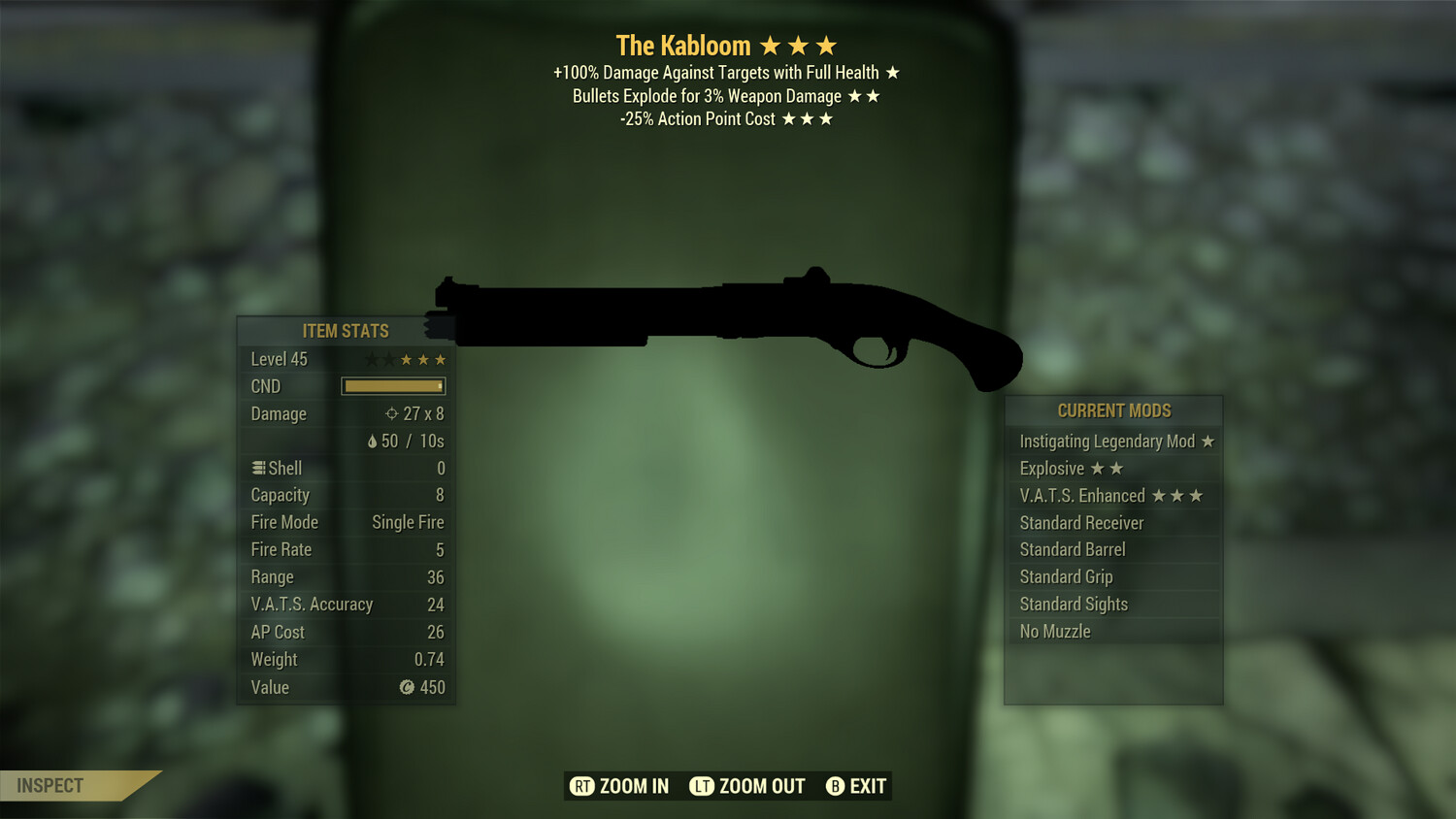The image size is (1456, 819).
Task: Select the droplet icon next to 50/10s
Action: click(x=374, y=441)
